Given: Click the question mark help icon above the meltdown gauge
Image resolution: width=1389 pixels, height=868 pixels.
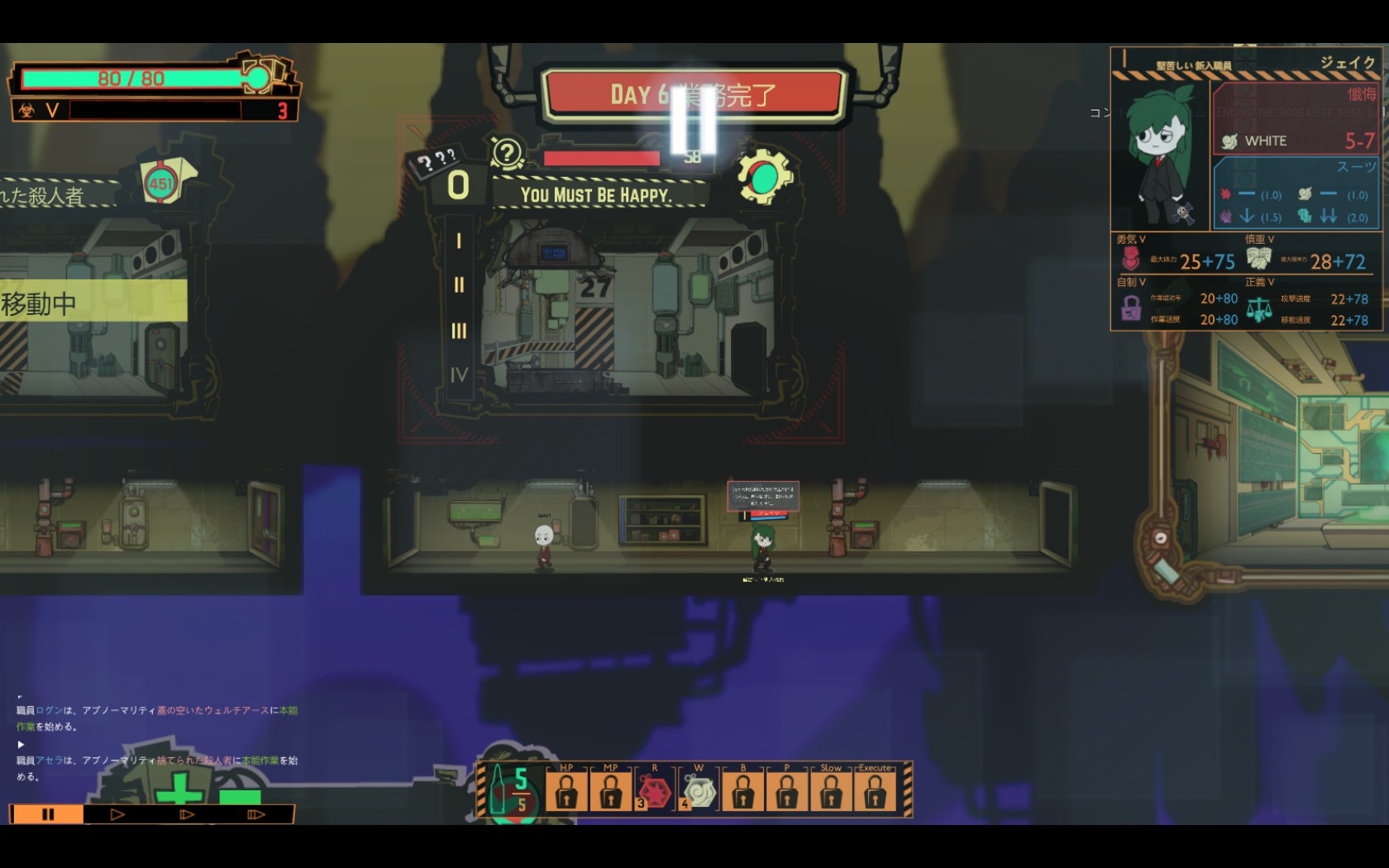Looking at the screenshot, I should point(507,153).
